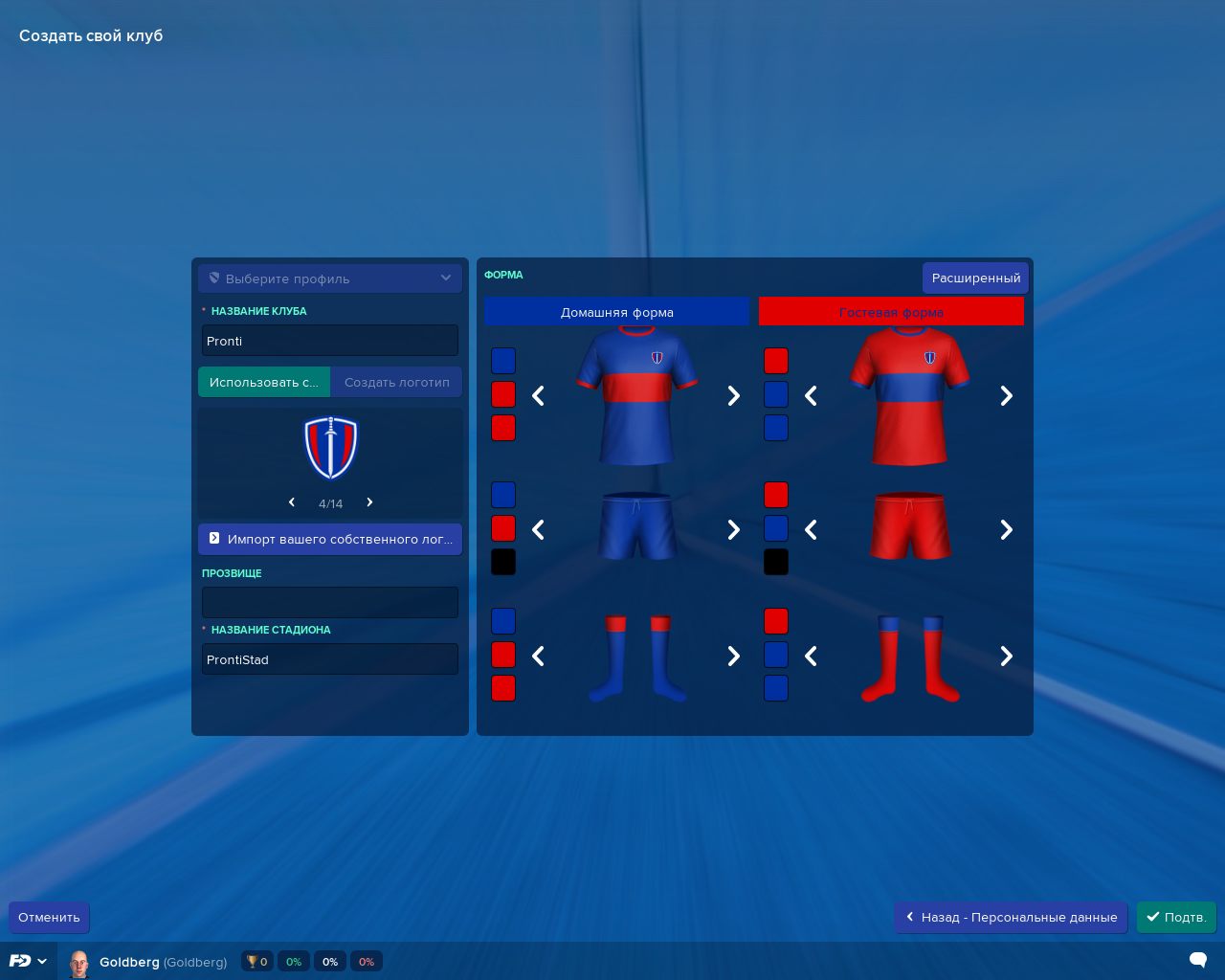Go back to 'Персональные данные'
This screenshot has width=1225, height=980.
pos(1011,917)
